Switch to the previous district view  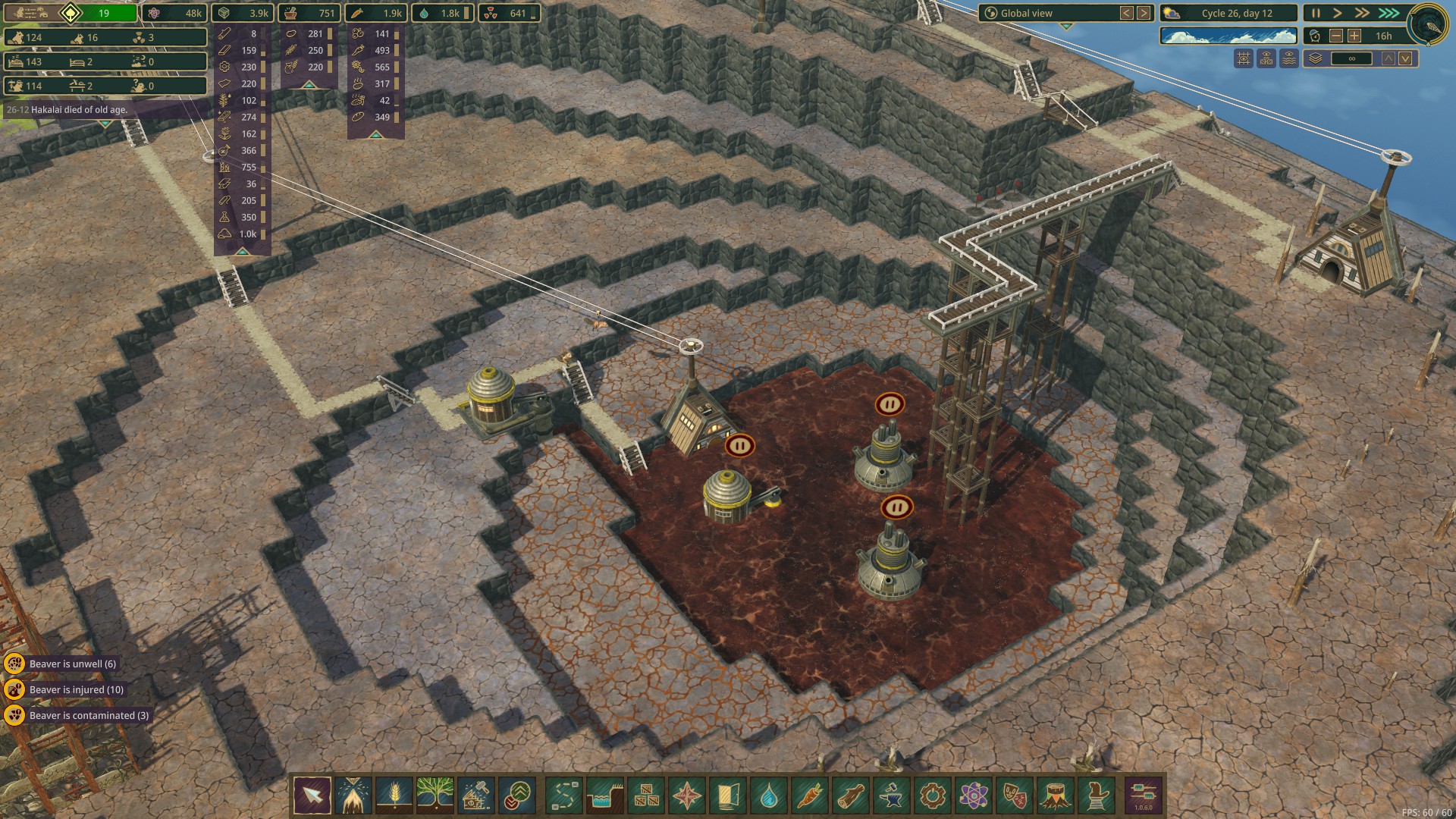click(x=1127, y=13)
